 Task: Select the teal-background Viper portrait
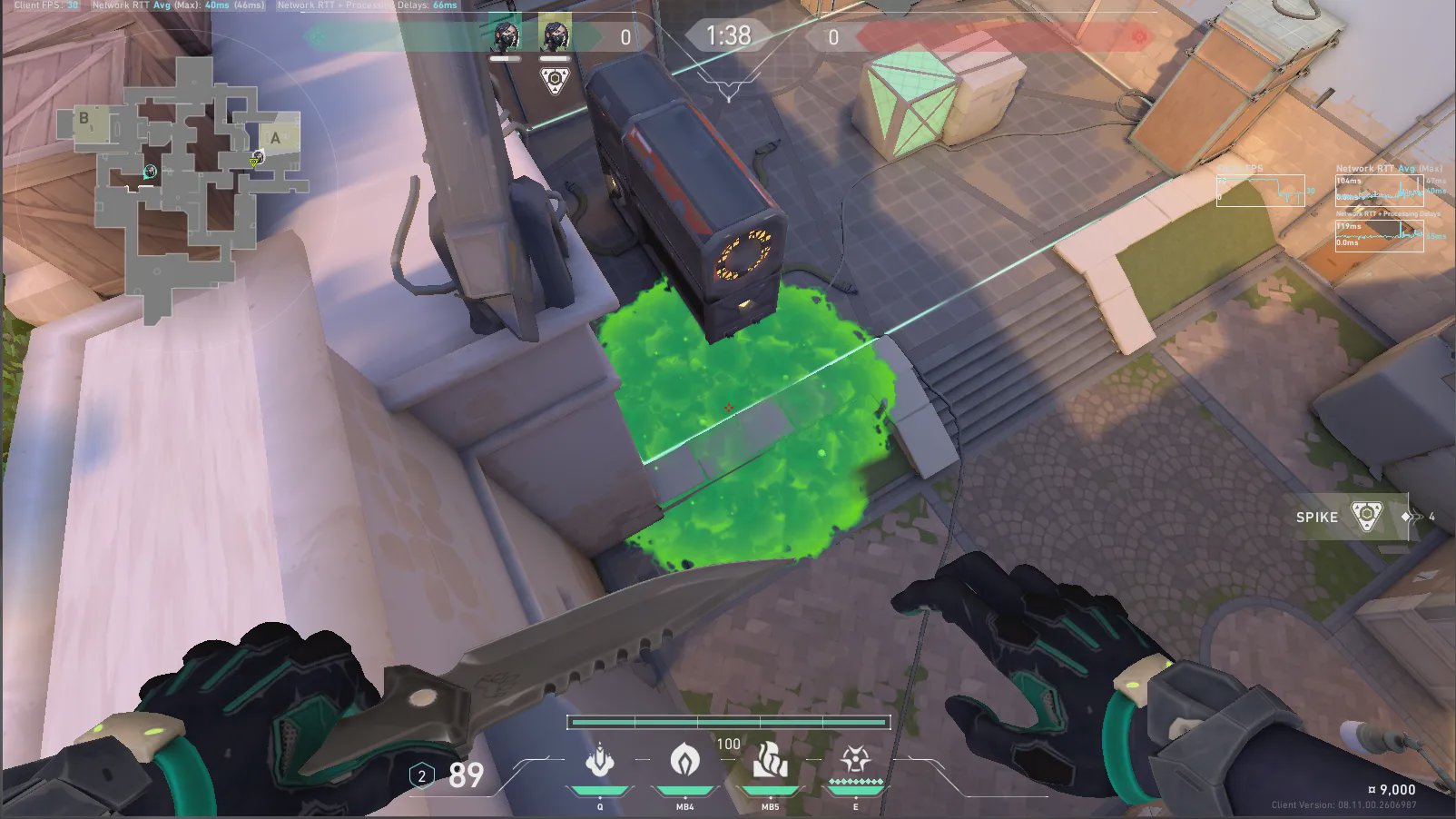(x=506, y=36)
